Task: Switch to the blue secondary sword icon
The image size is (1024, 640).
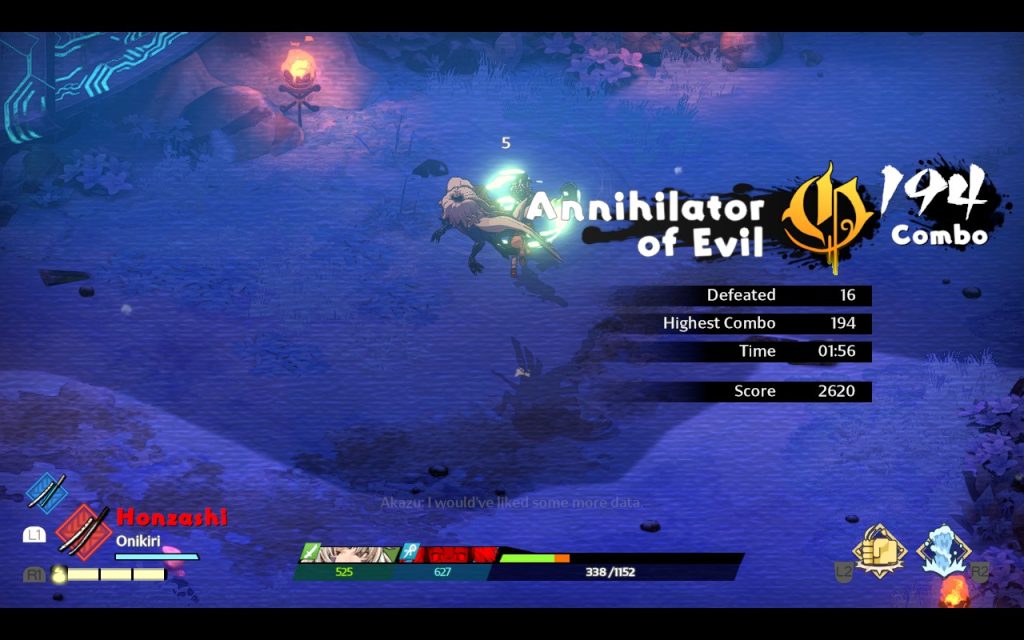Action: point(46,492)
